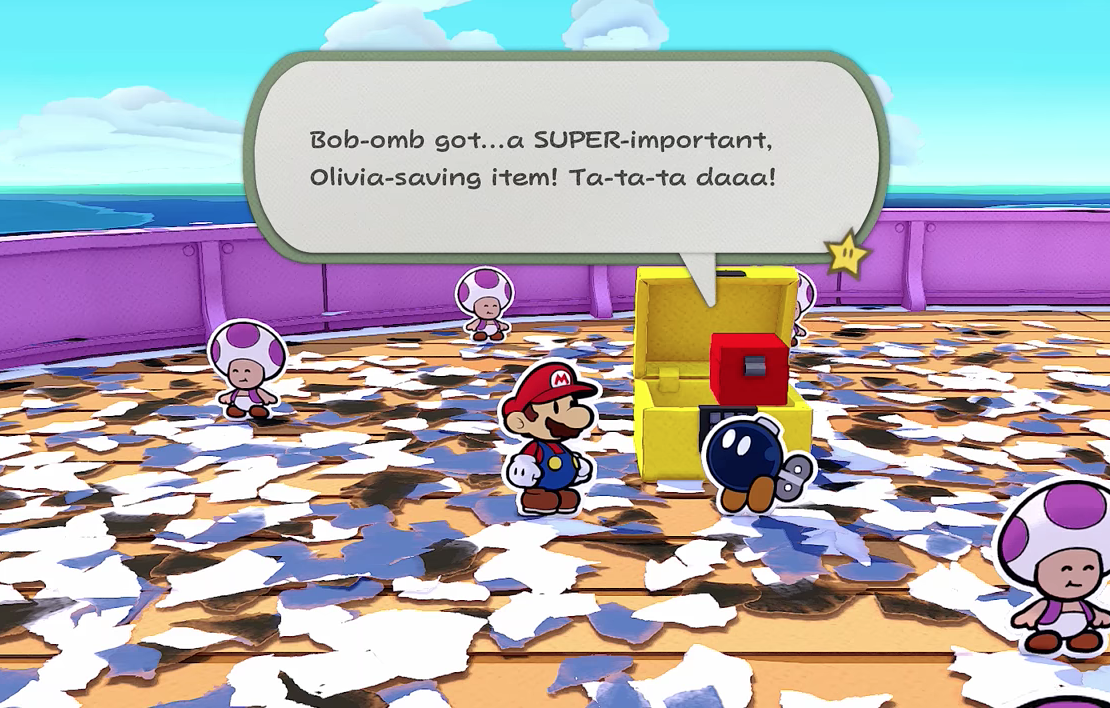Viewport: 1110px width, 708px height.
Task: Advance dialogue via the star continue icon
Action: (x=846, y=256)
